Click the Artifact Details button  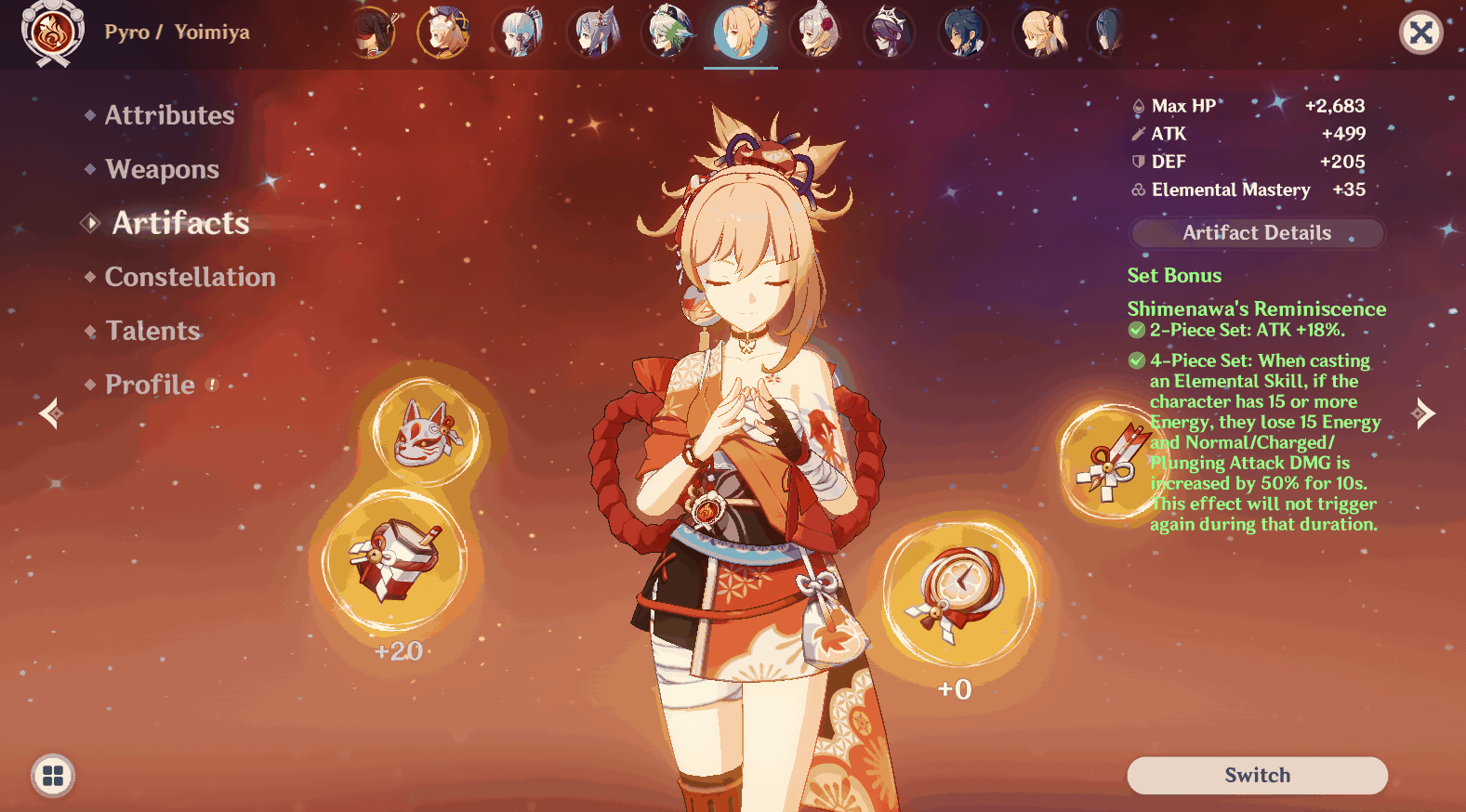(1256, 233)
